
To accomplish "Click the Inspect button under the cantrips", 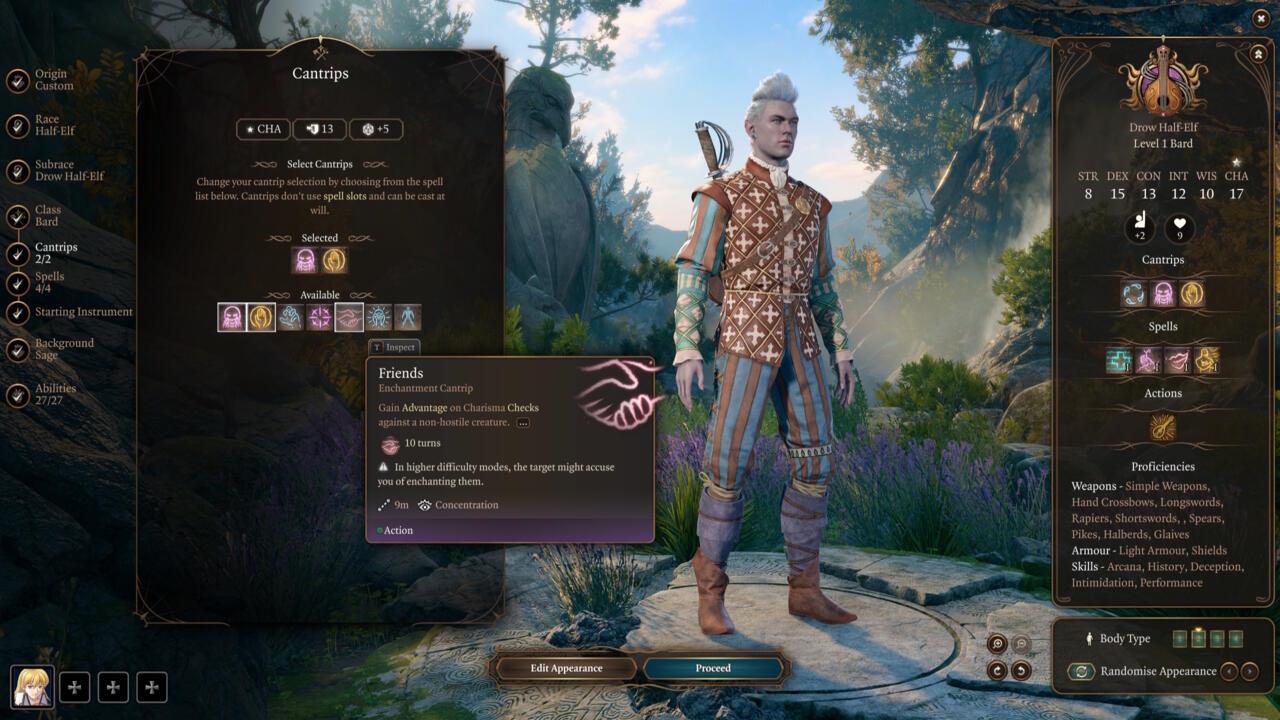I will [x=394, y=347].
